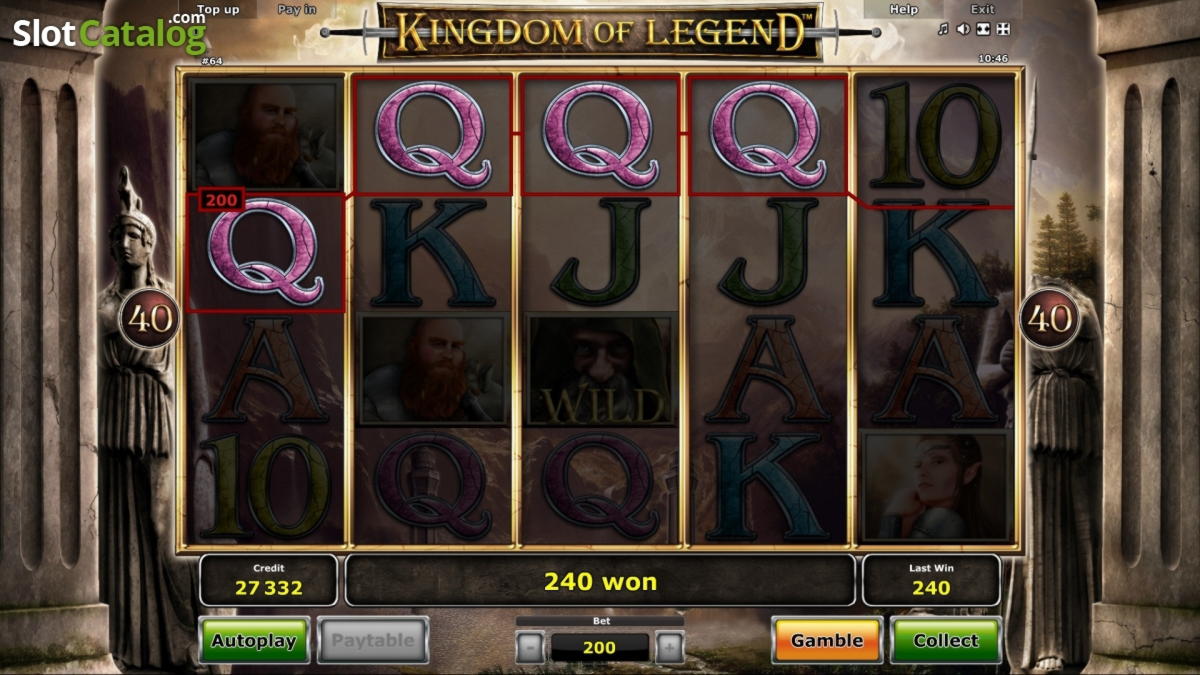1200x675 pixels.
Task: Open the Help menu
Action: coord(904,10)
